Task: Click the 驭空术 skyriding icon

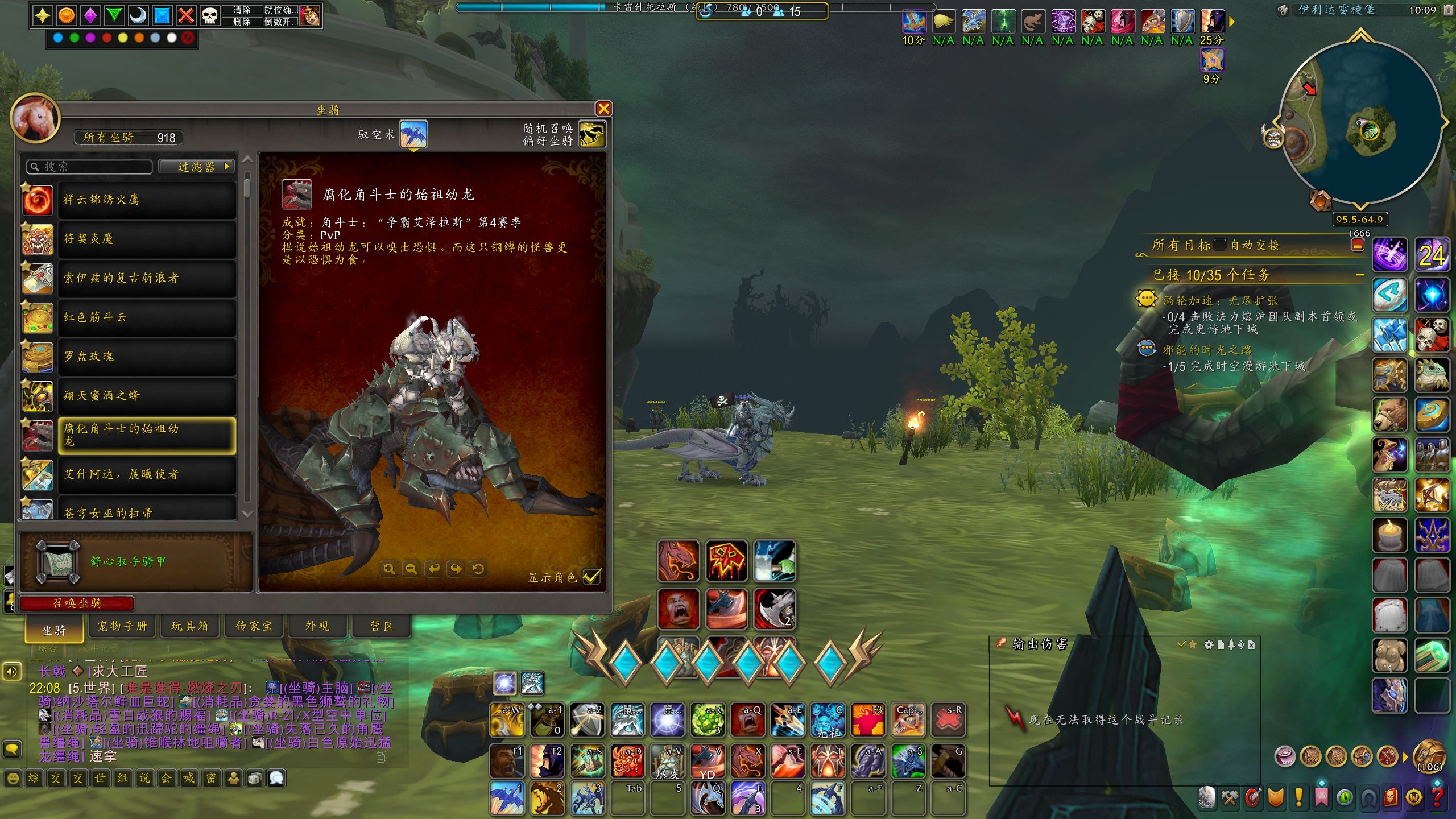Action: click(x=413, y=134)
